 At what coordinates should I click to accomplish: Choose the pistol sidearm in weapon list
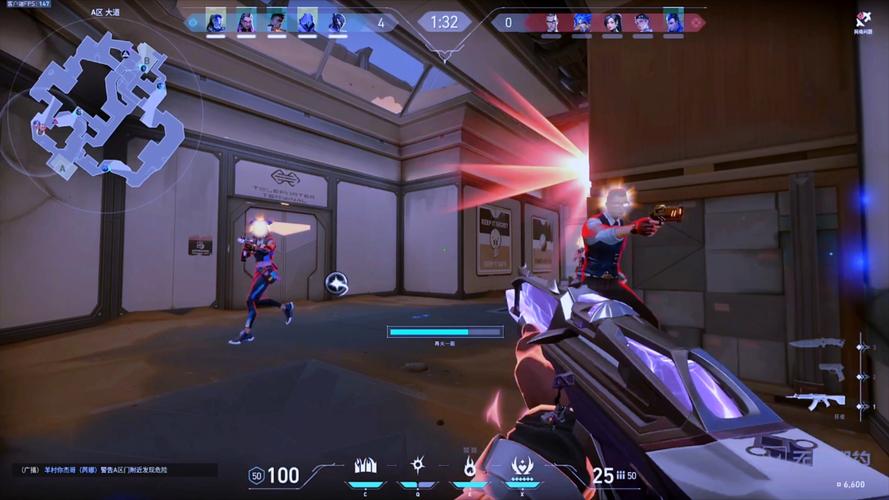tap(830, 372)
